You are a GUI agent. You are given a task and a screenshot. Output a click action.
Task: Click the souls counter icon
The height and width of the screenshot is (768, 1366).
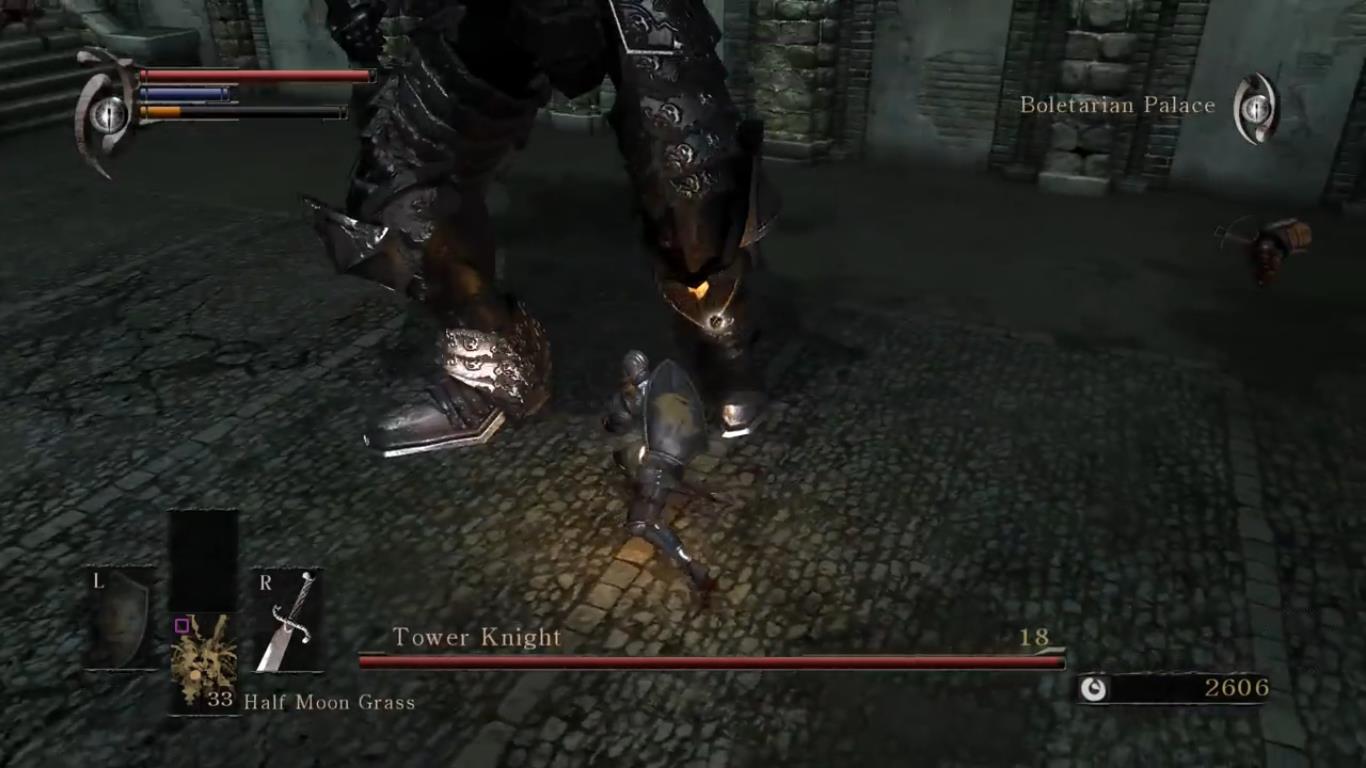(x=1095, y=688)
